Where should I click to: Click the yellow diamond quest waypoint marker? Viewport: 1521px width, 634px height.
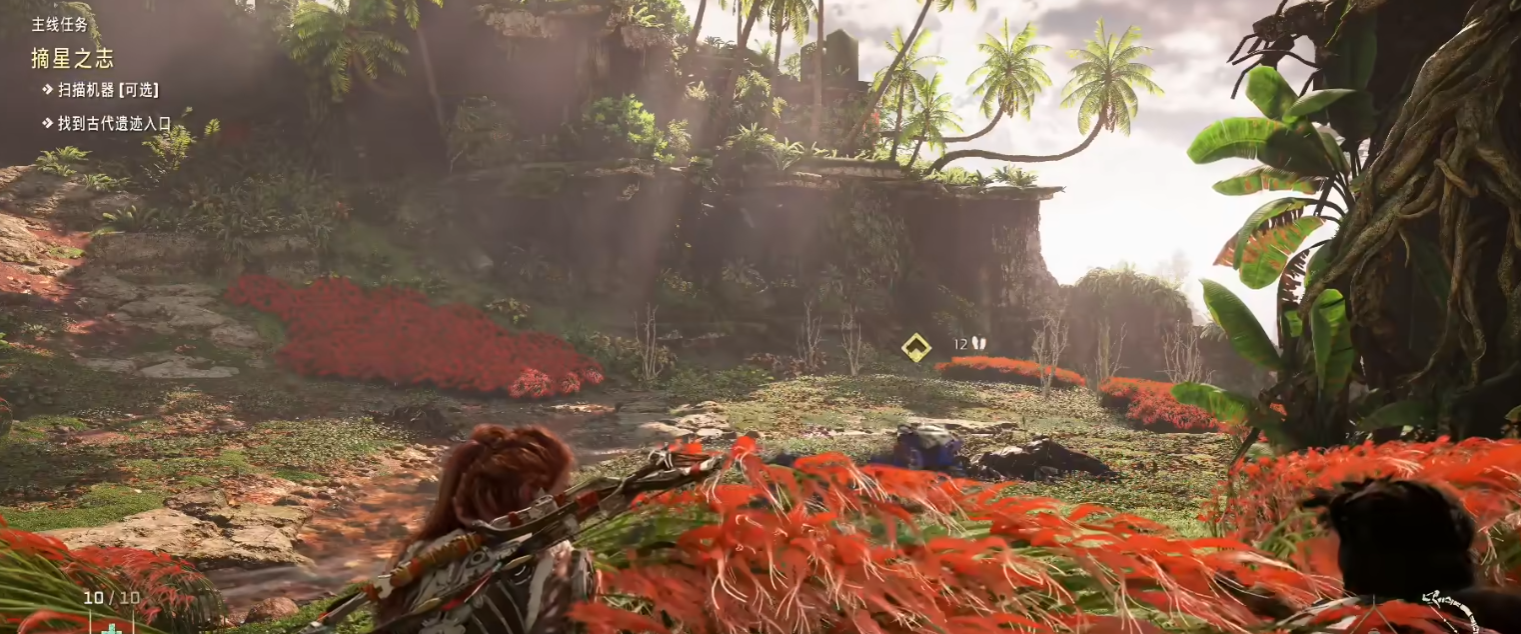tap(916, 347)
